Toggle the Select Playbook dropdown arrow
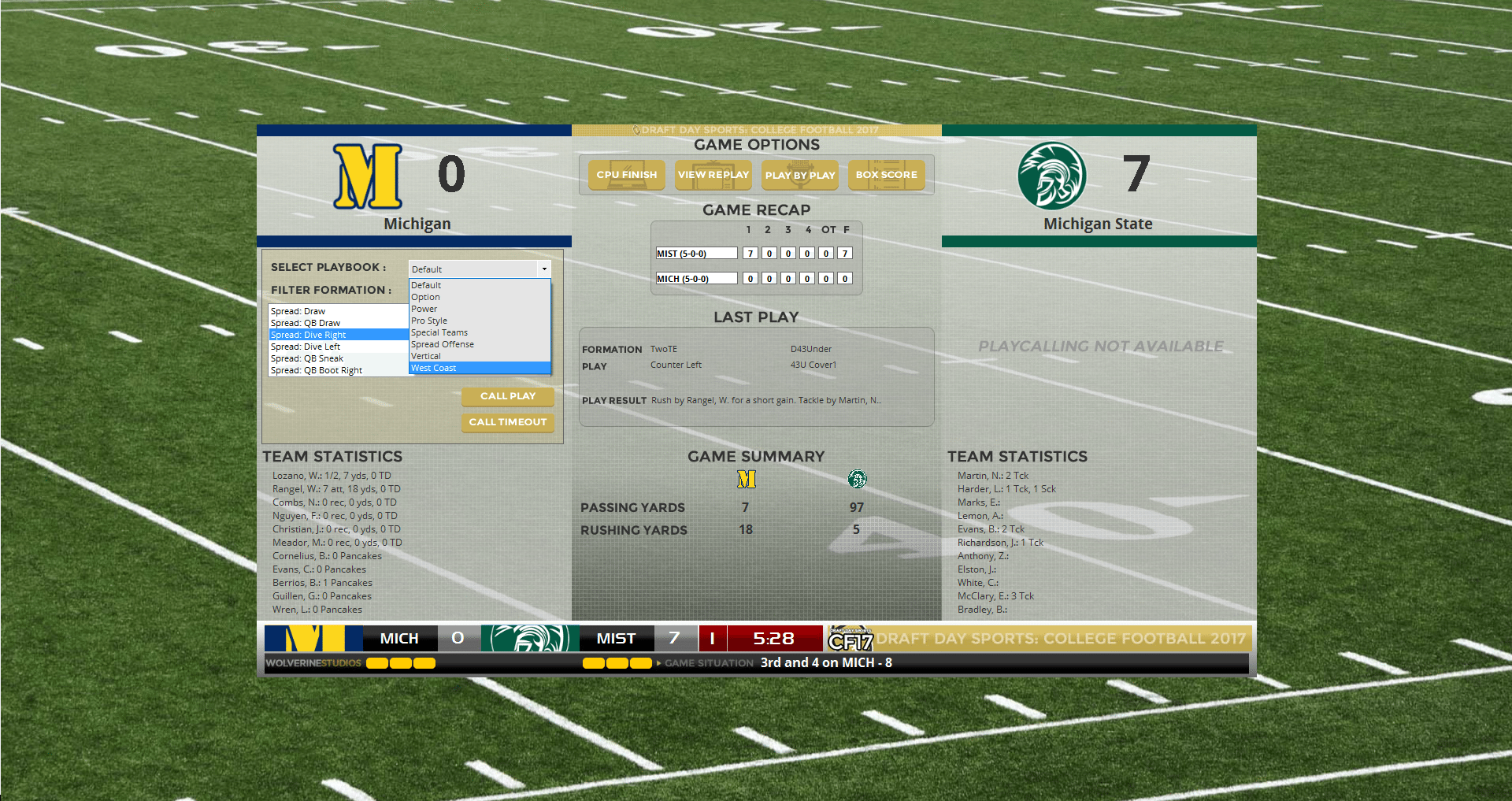The height and width of the screenshot is (801, 1512). coord(543,269)
